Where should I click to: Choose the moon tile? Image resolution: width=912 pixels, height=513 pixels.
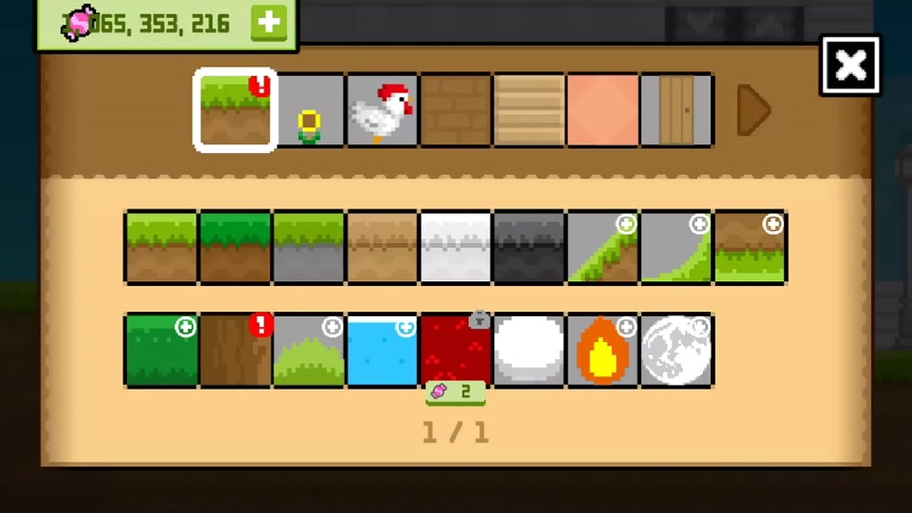pyautogui.click(x=676, y=350)
